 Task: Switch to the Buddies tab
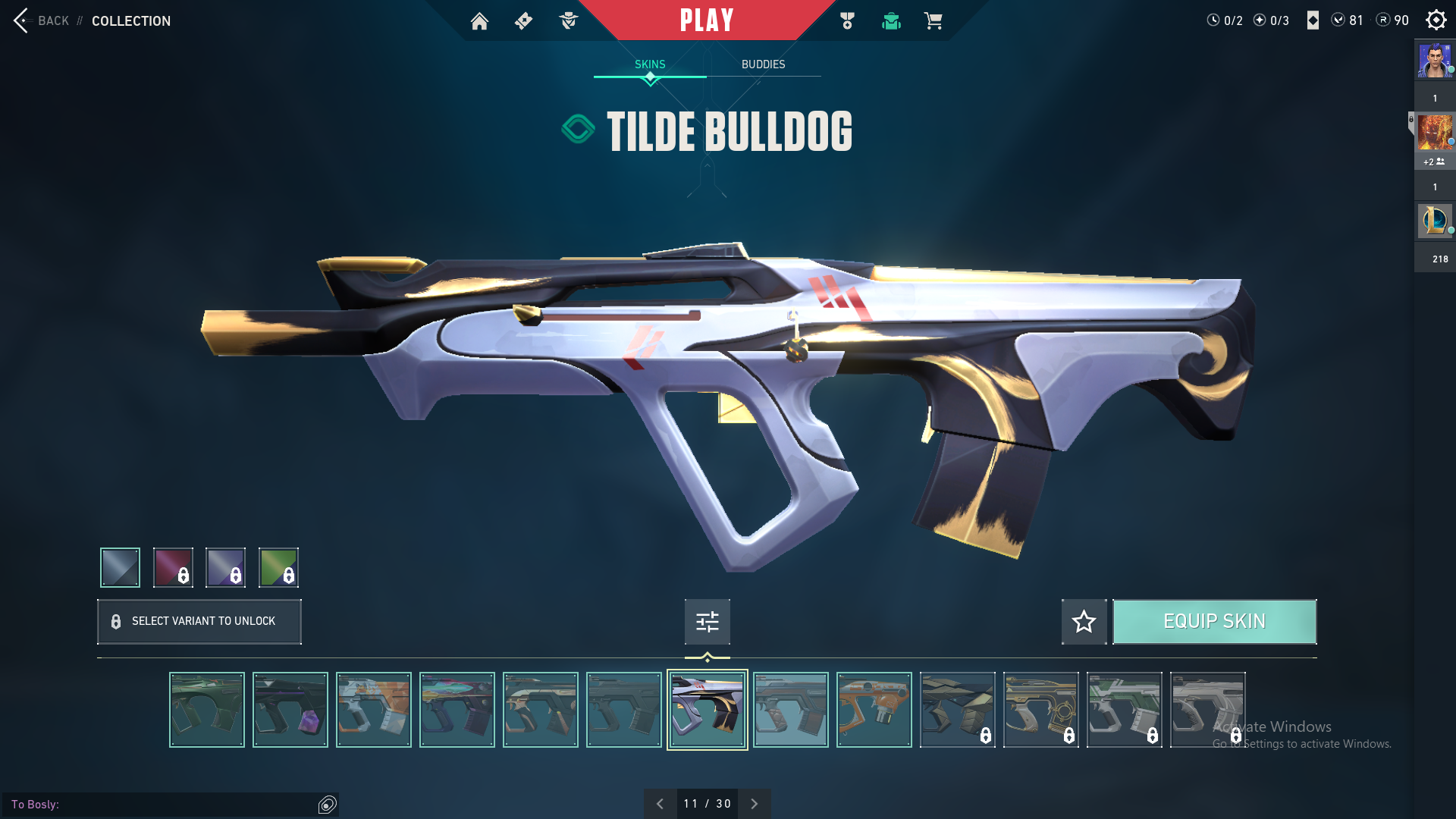pos(763,64)
